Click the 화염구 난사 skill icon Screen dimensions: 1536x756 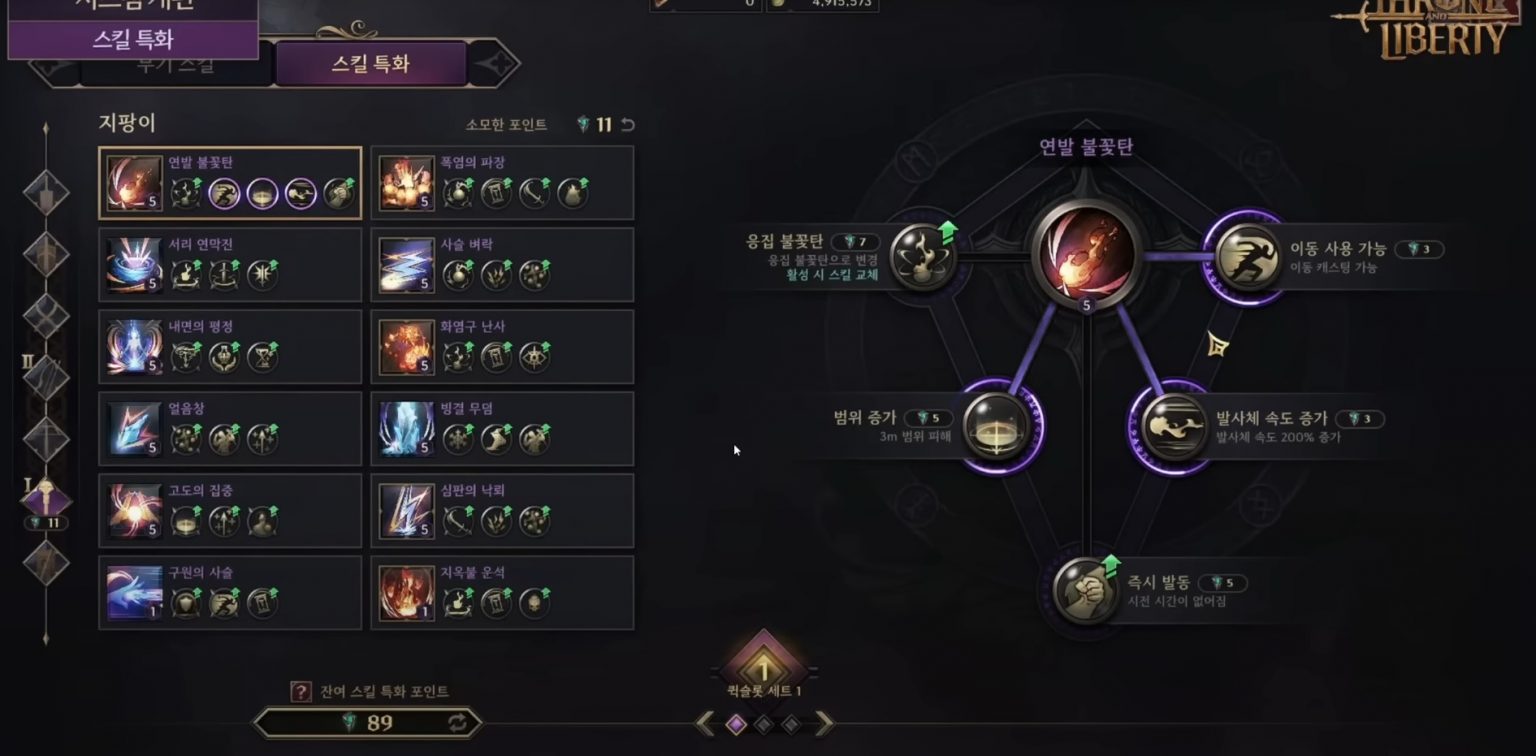(x=406, y=346)
